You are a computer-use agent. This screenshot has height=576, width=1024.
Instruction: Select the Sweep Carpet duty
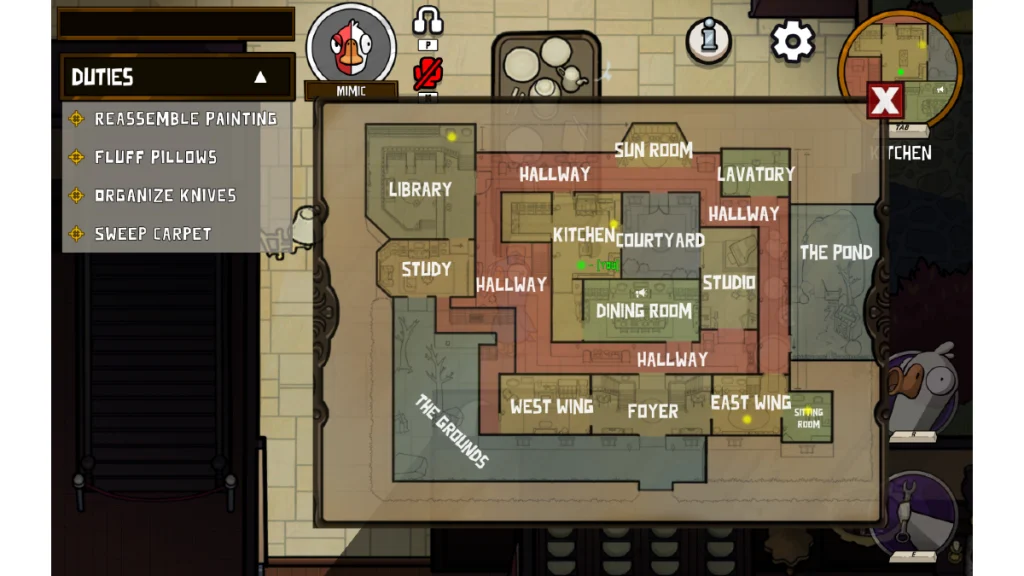[x=153, y=234]
